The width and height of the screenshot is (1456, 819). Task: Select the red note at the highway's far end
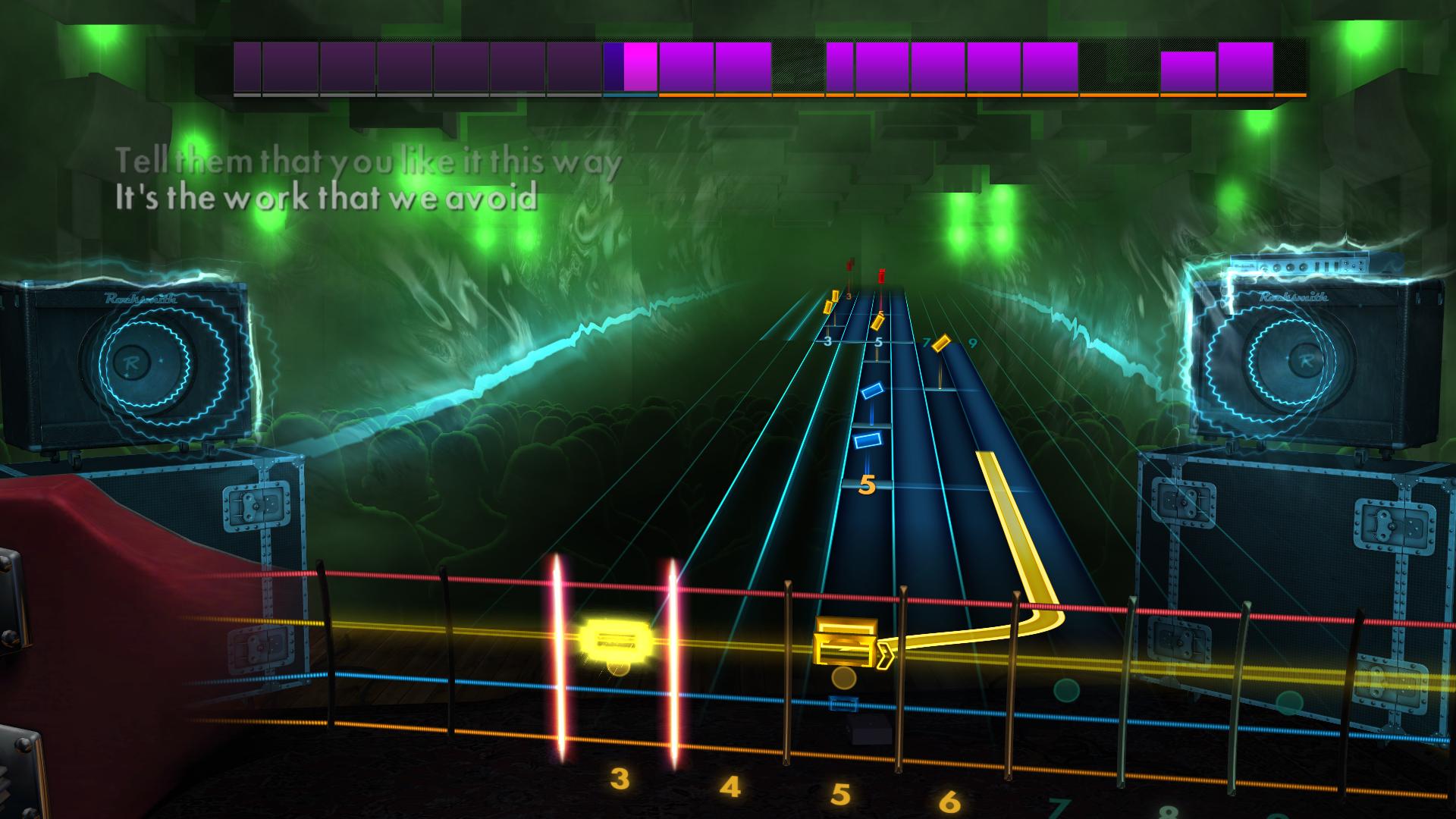point(881,275)
